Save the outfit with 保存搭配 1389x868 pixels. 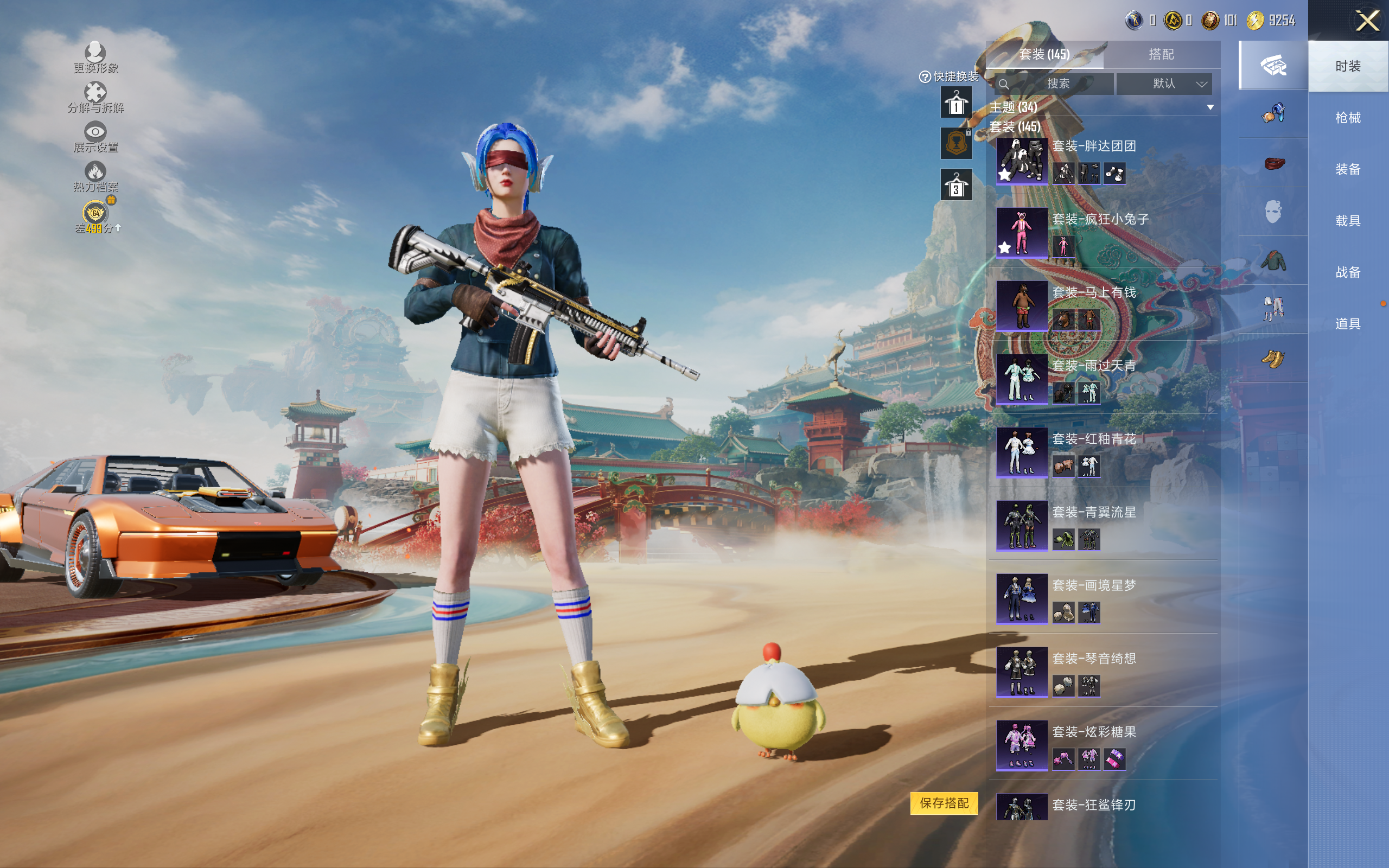coord(944,803)
